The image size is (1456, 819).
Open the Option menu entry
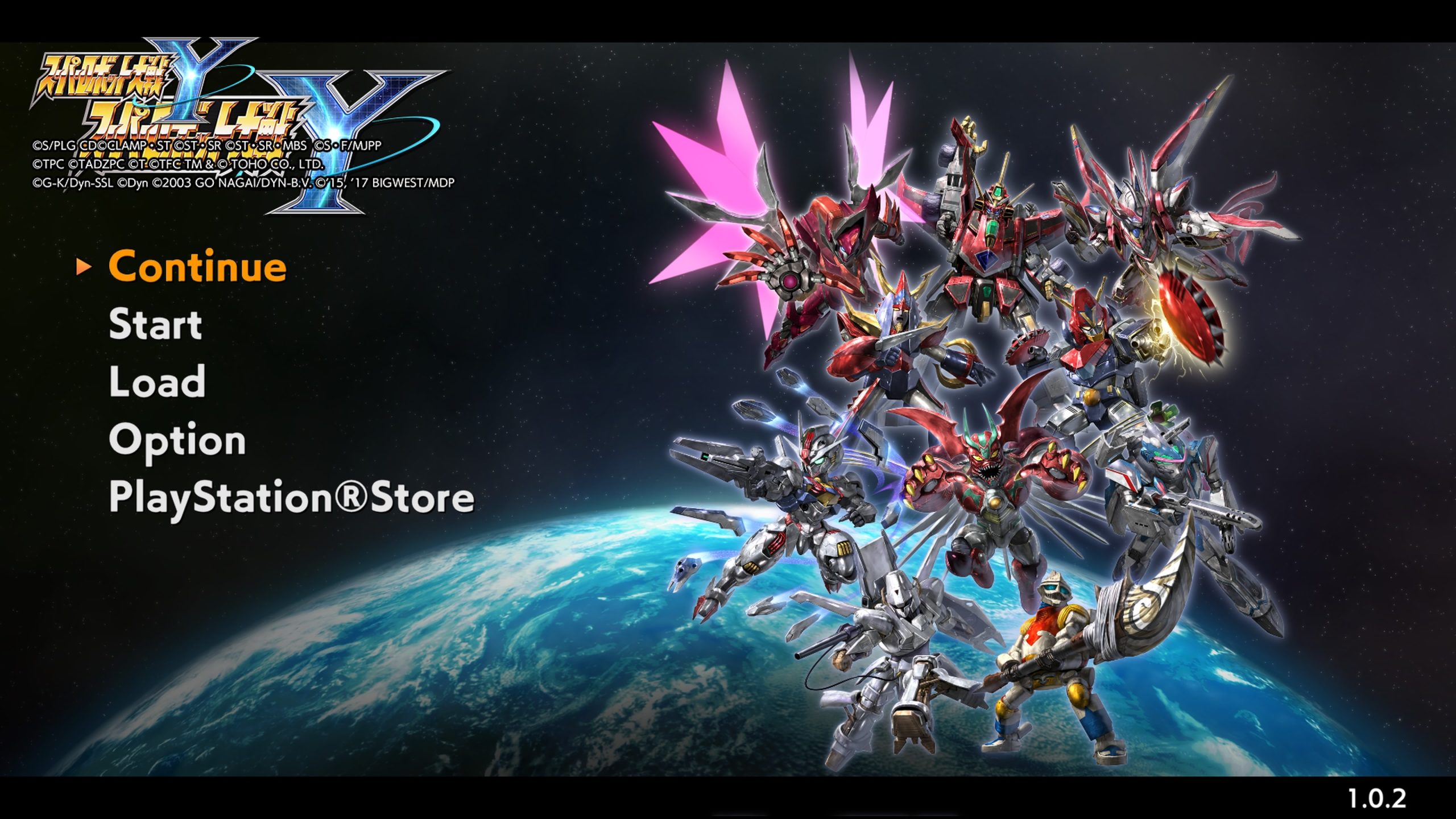coord(176,439)
